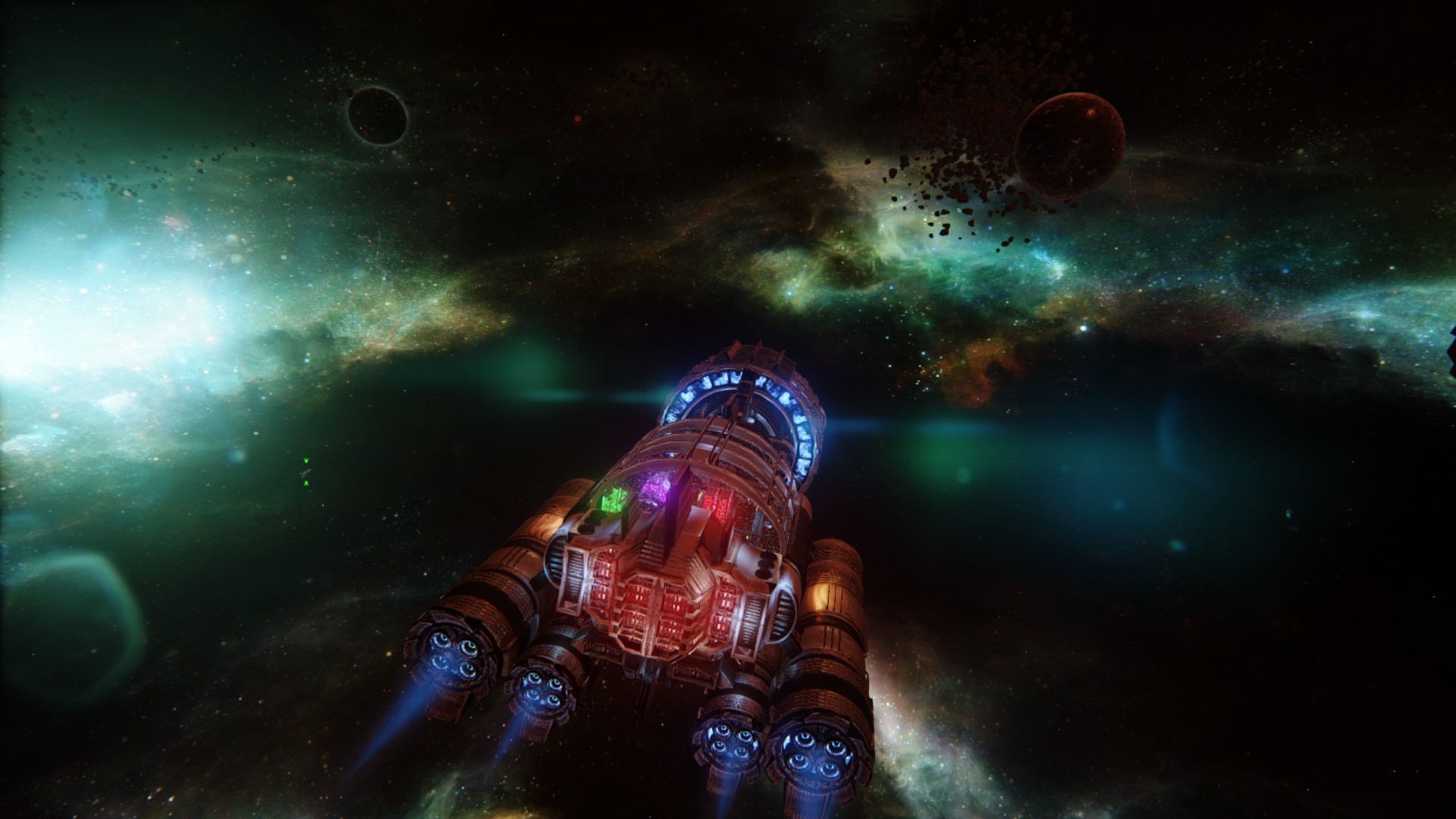Select the distant ship bracketed by green markers
The image size is (1456, 819).
(306, 472)
